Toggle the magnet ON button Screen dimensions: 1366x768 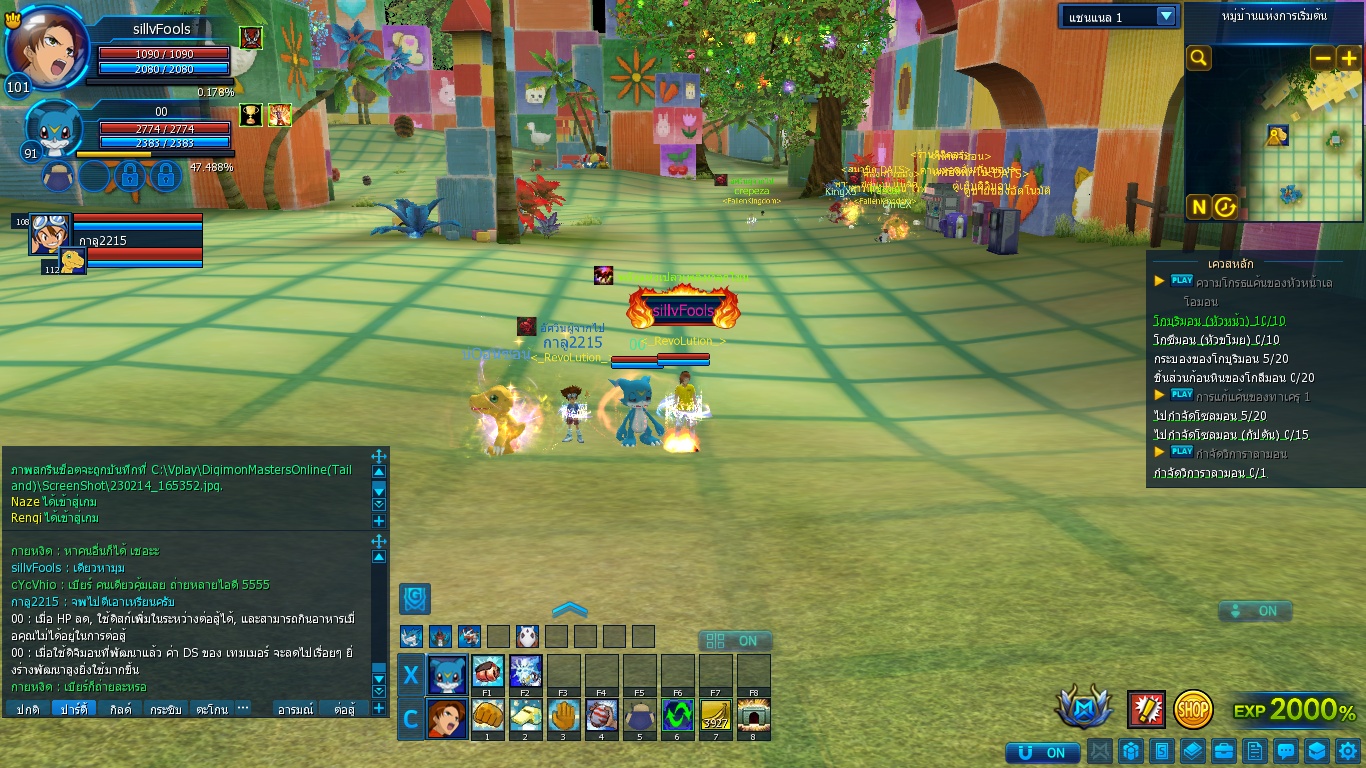coord(1042,752)
